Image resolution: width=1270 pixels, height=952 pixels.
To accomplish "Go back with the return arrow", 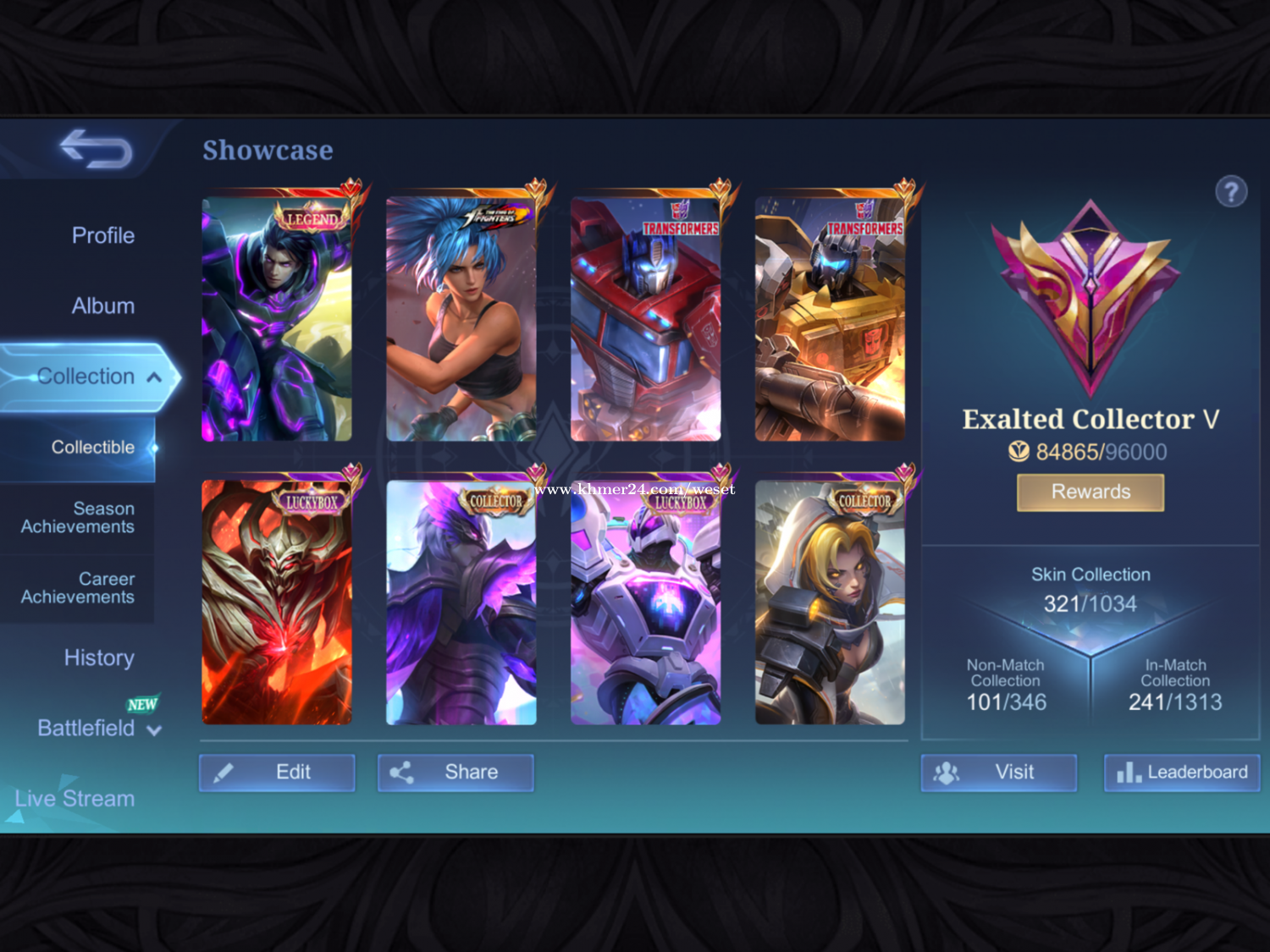I will [96, 149].
